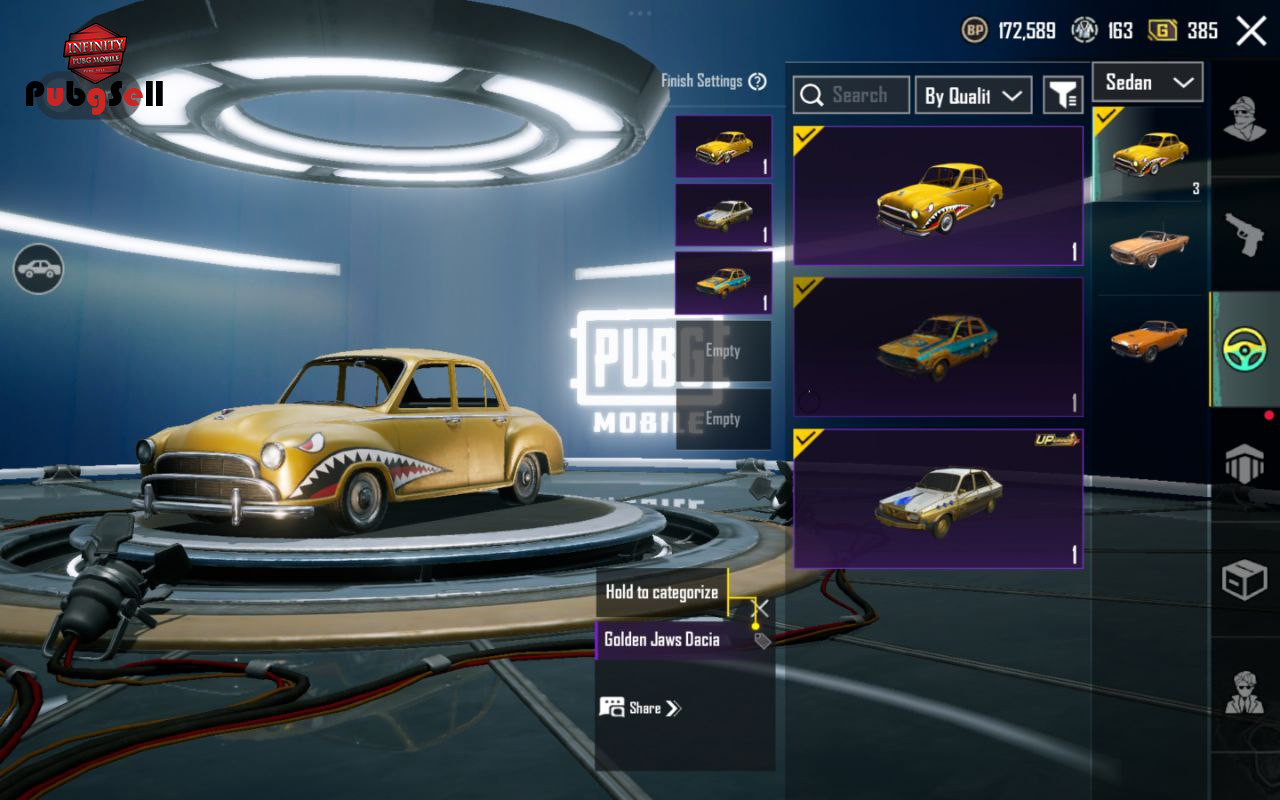Click the Search input field
The width and height of the screenshot is (1280, 800).
(851, 95)
